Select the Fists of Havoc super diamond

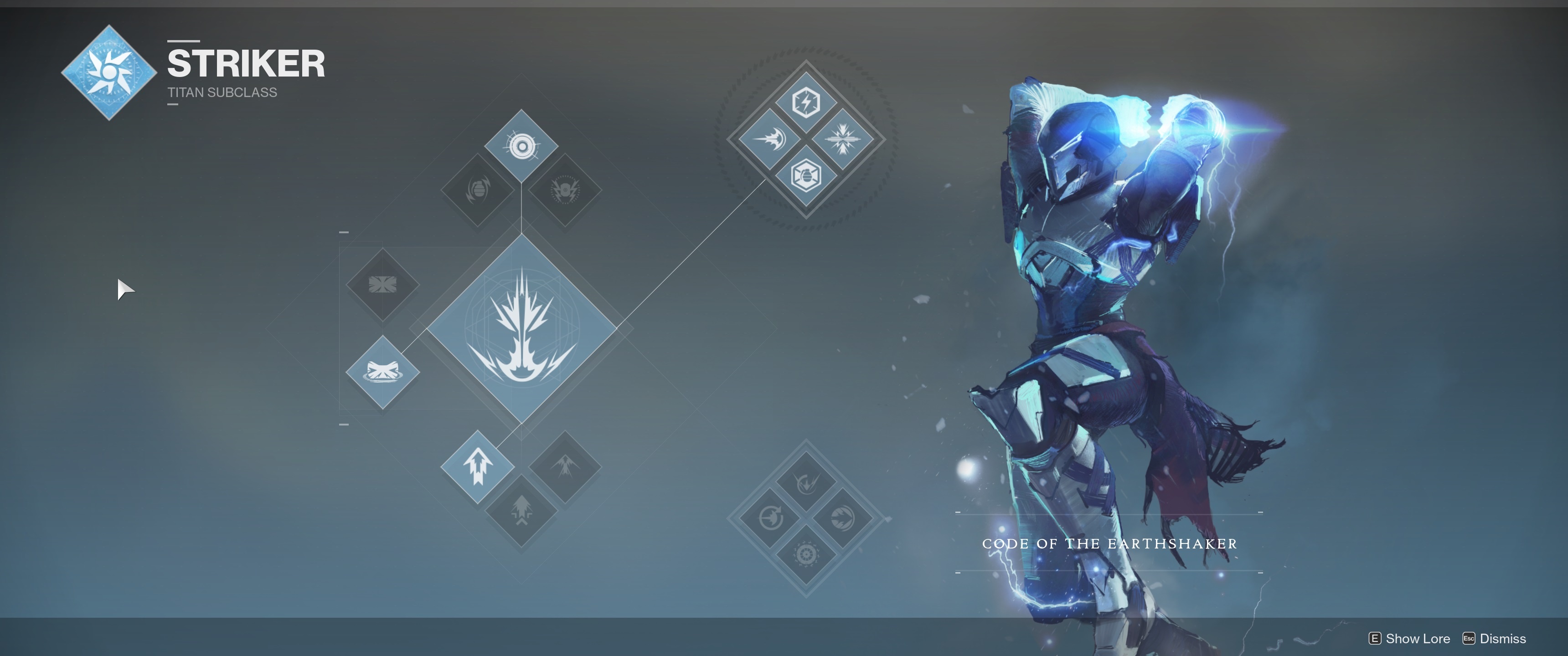coord(521,329)
